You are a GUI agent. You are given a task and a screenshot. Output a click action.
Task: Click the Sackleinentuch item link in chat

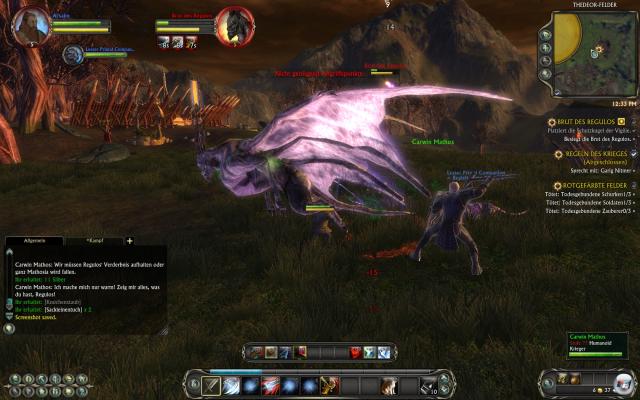point(63,312)
